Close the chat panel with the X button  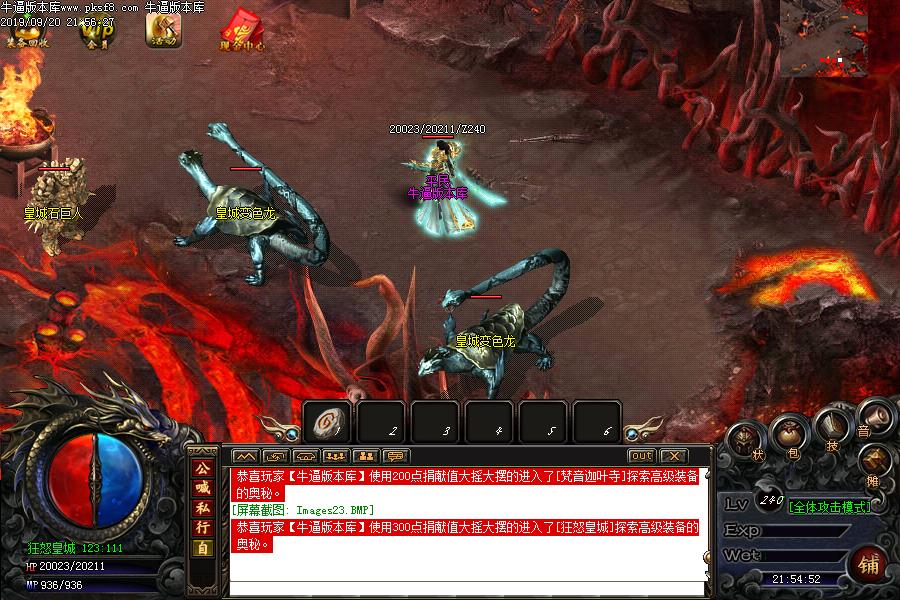(x=674, y=456)
